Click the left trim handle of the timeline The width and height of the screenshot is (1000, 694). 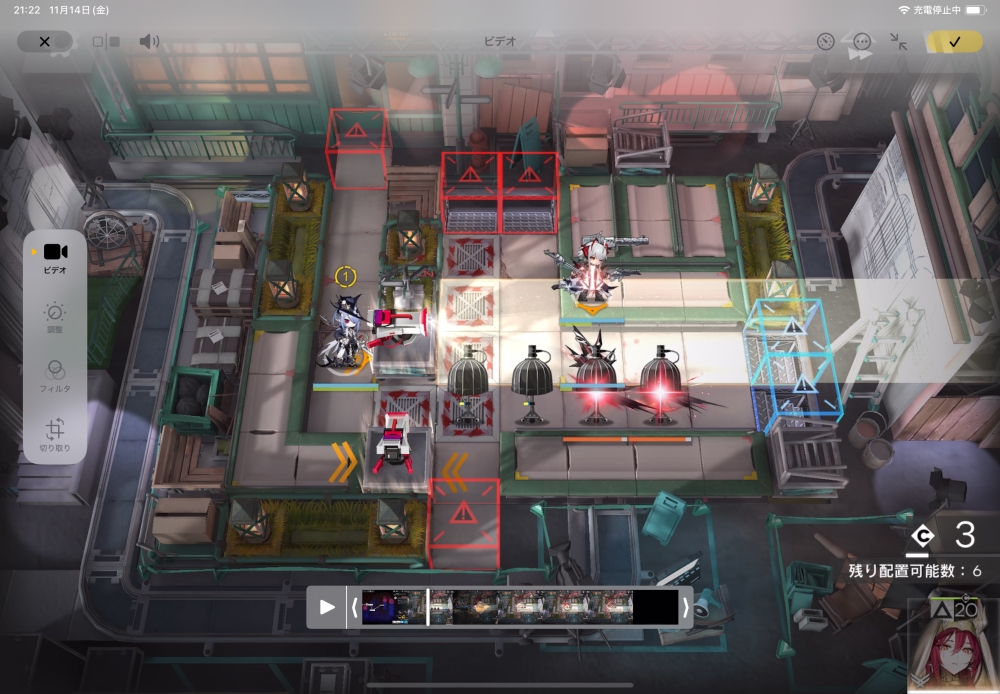tap(353, 607)
